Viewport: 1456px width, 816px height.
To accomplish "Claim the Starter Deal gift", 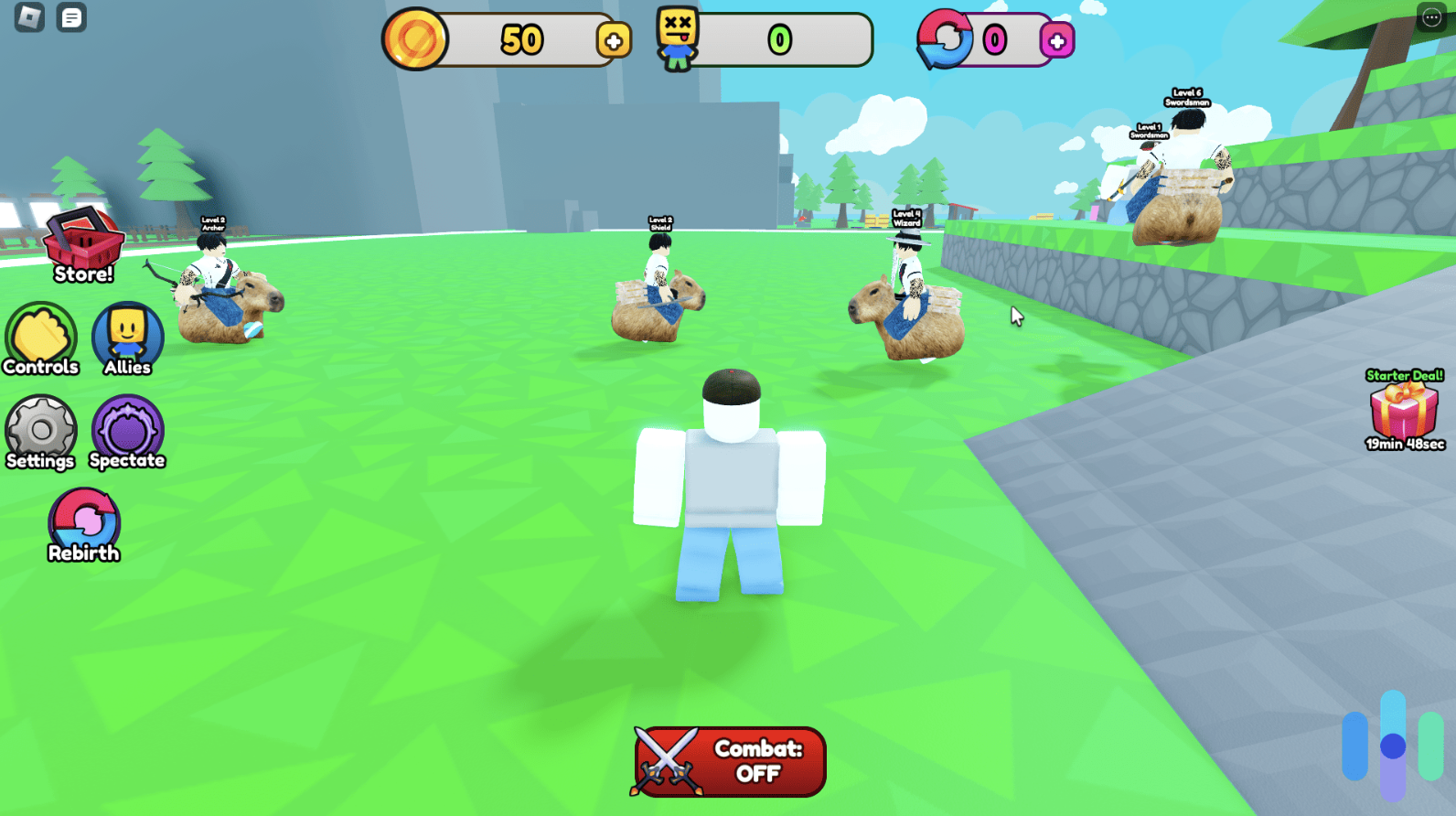I will [x=1402, y=413].
